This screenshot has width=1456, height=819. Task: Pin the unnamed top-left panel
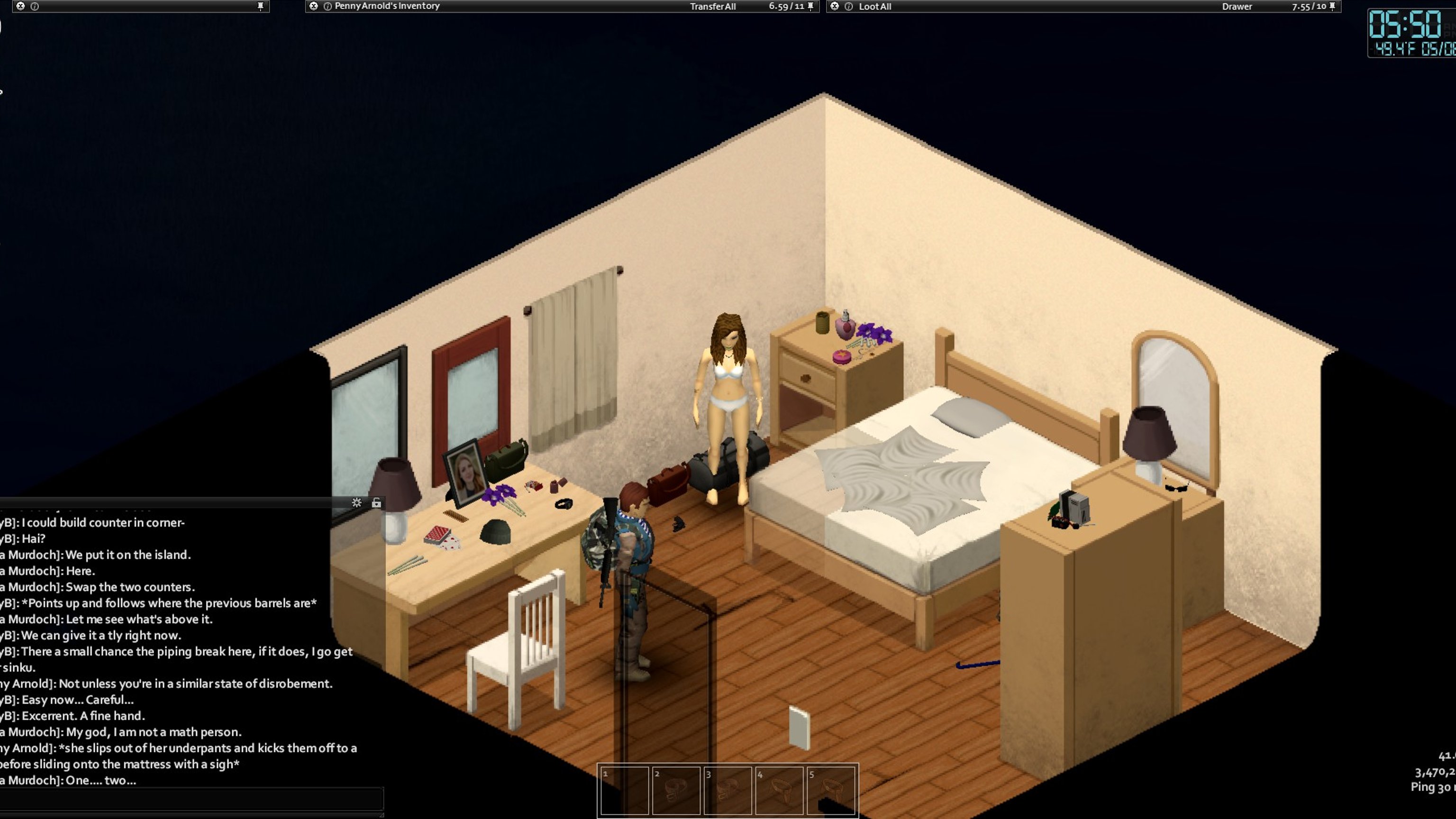[x=261, y=6]
